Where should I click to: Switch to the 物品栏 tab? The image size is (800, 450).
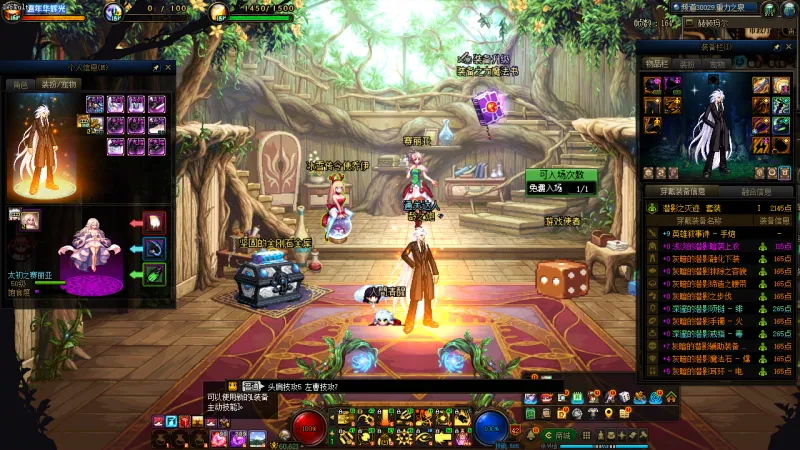pos(656,63)
